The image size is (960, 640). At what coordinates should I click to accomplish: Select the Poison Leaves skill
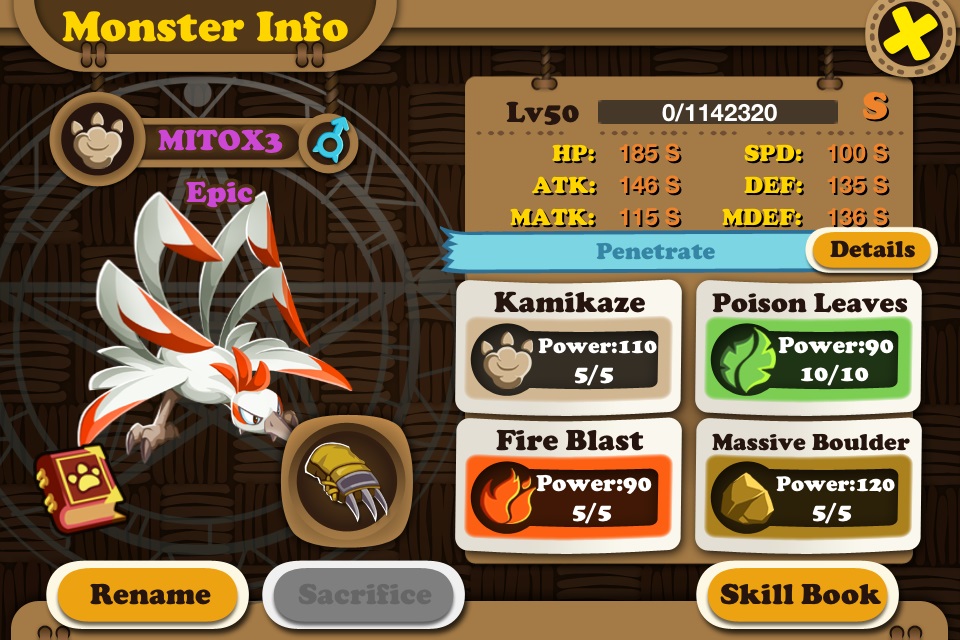click(x=810, y=346)
